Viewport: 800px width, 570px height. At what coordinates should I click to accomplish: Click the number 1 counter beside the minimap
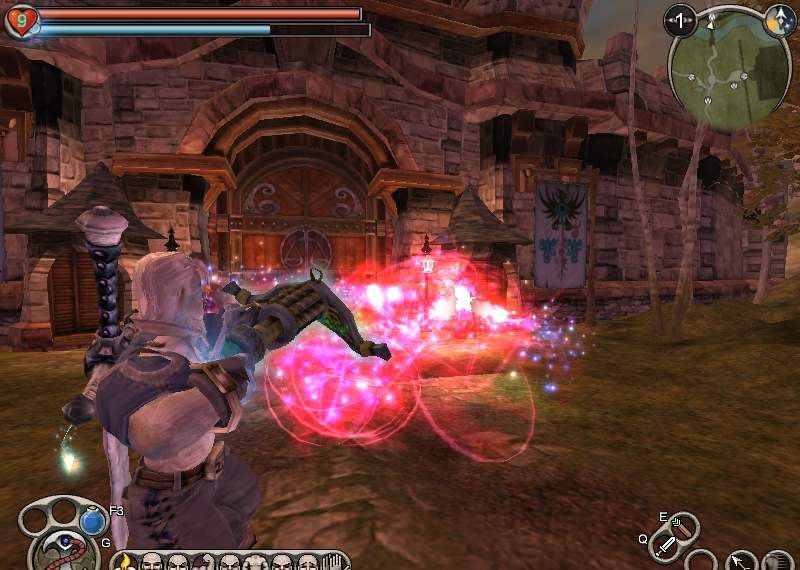[x=681, y=19]
